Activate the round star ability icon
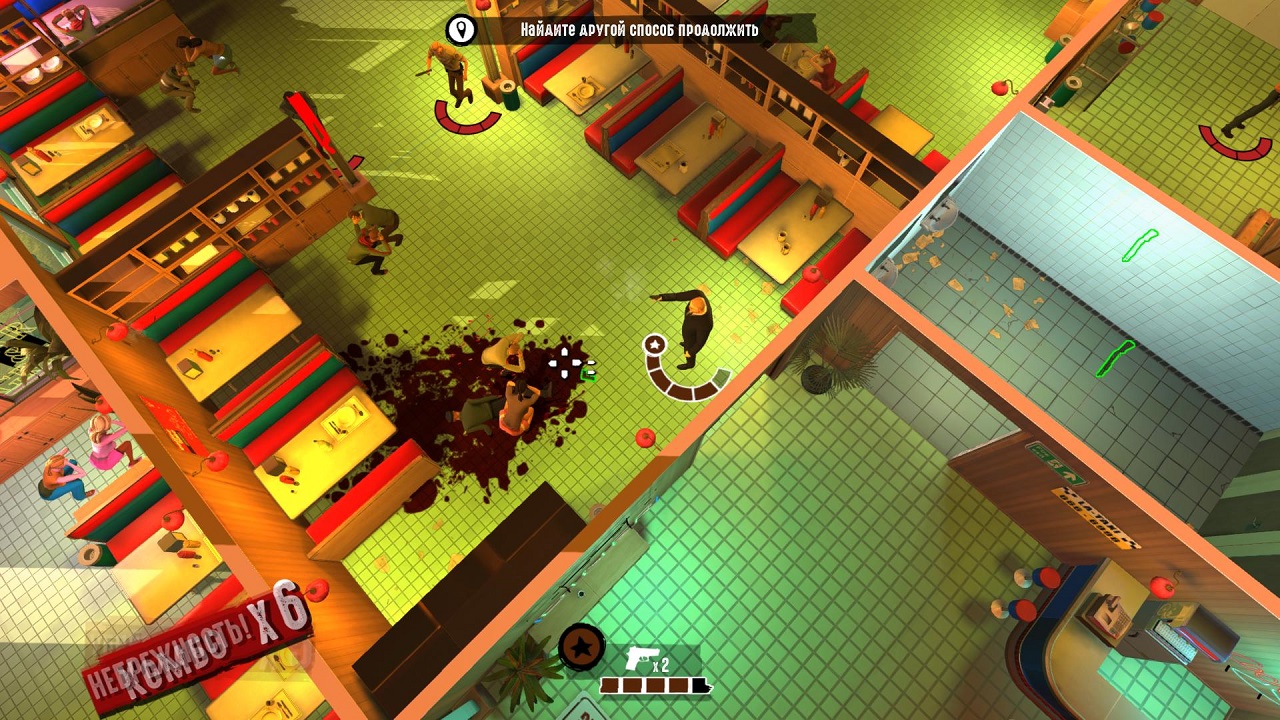 (x=580, y=647)
